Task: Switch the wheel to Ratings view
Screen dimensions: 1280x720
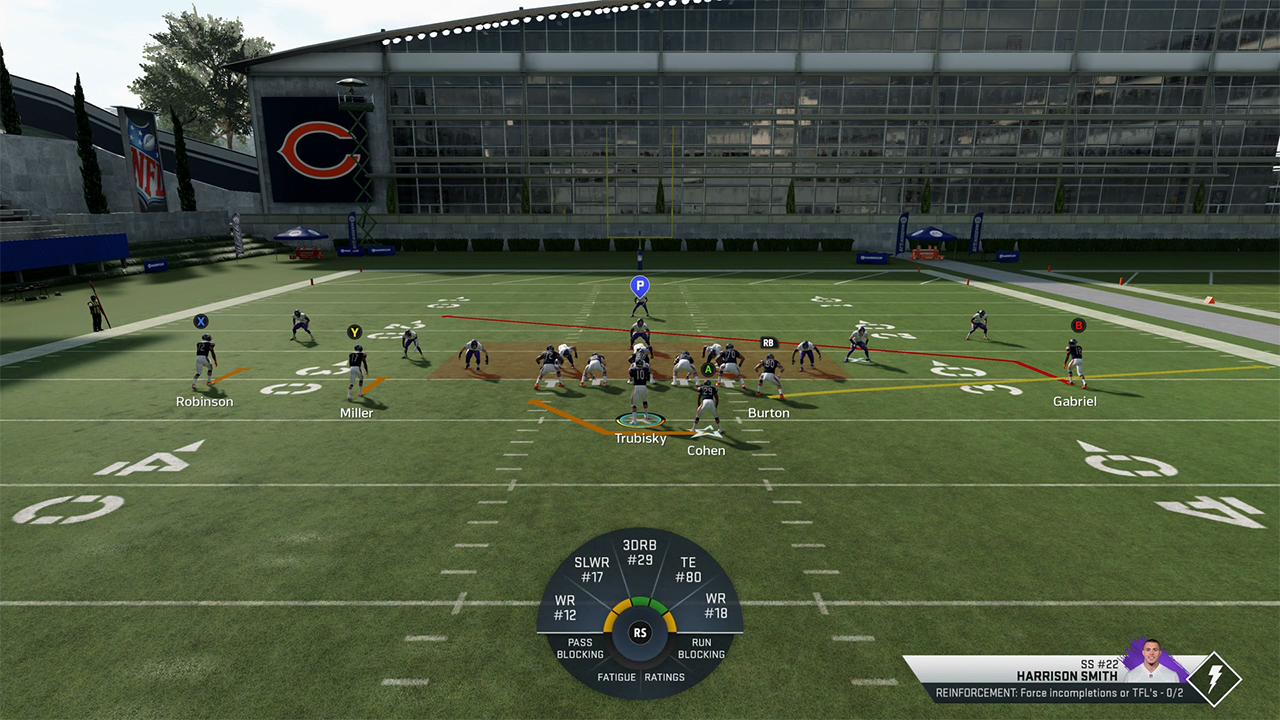Action: coord(665,677)
